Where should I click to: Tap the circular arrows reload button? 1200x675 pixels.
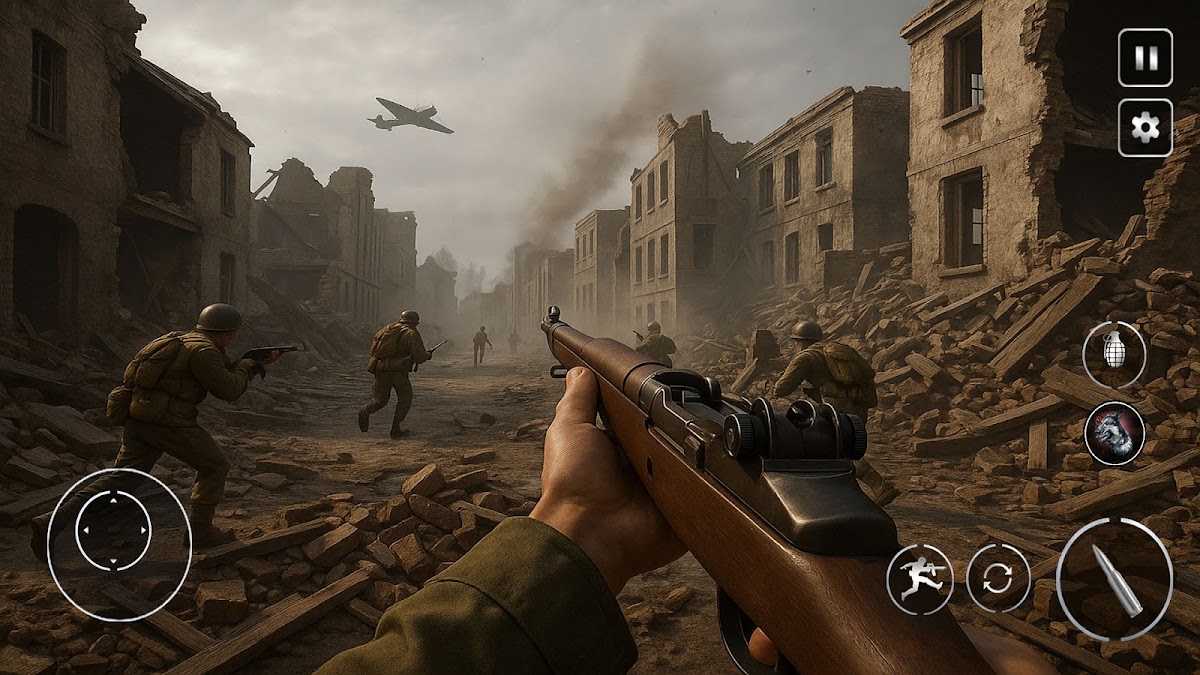point(998,578)
